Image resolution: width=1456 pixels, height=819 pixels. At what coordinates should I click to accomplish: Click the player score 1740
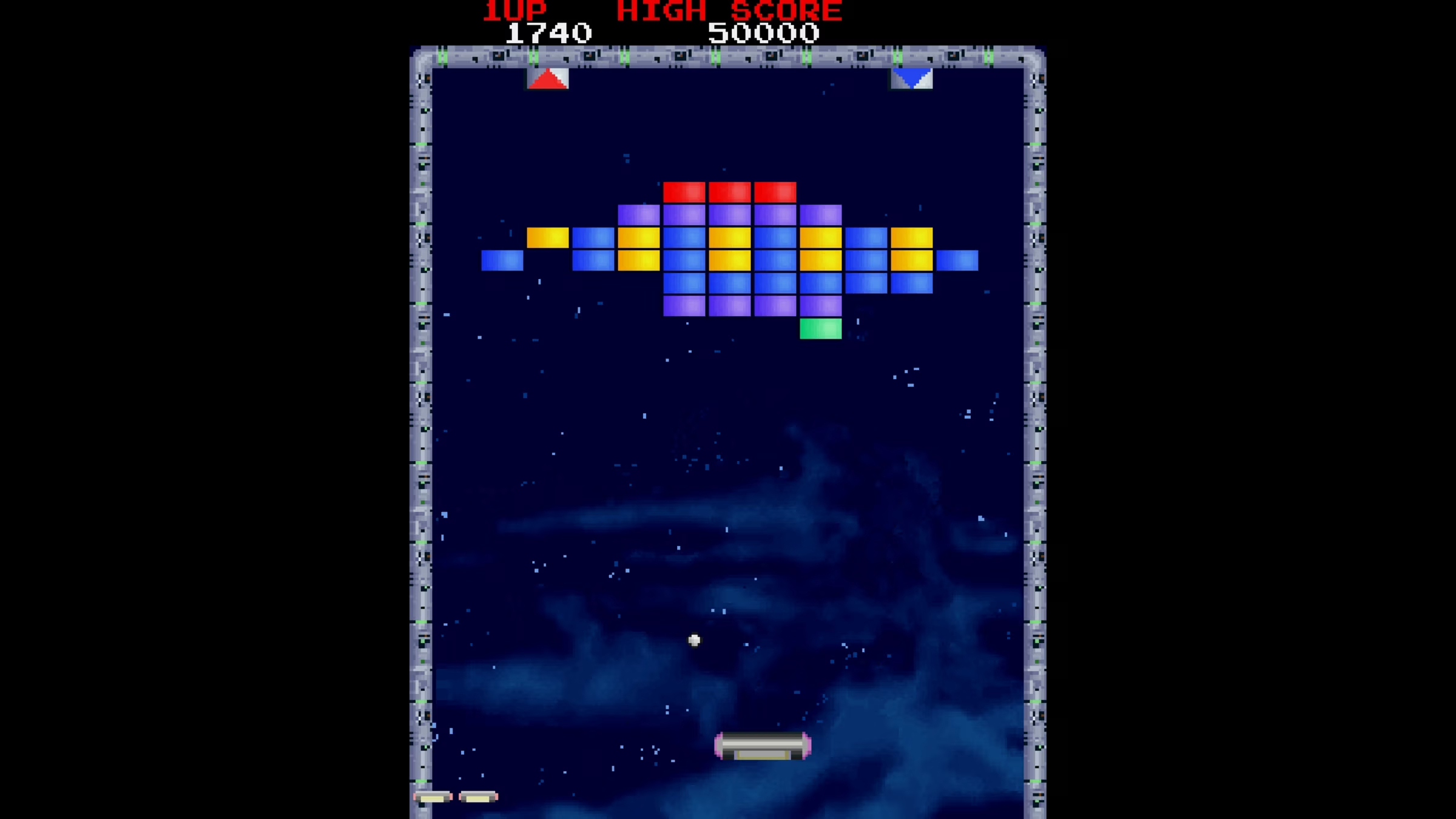548,32
